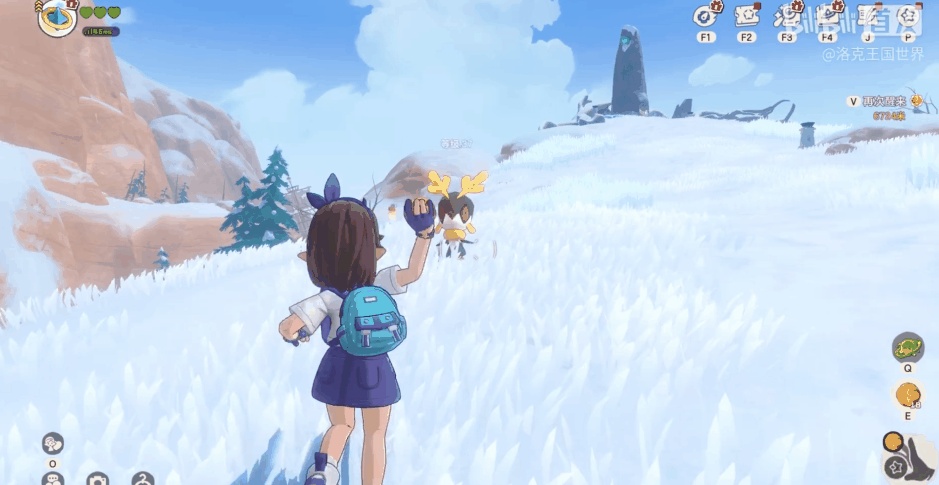Image resolution: width=939 pixels, height=485 pixels.
Task: Click the star button in the bottom-right corner
Action: 894,467
